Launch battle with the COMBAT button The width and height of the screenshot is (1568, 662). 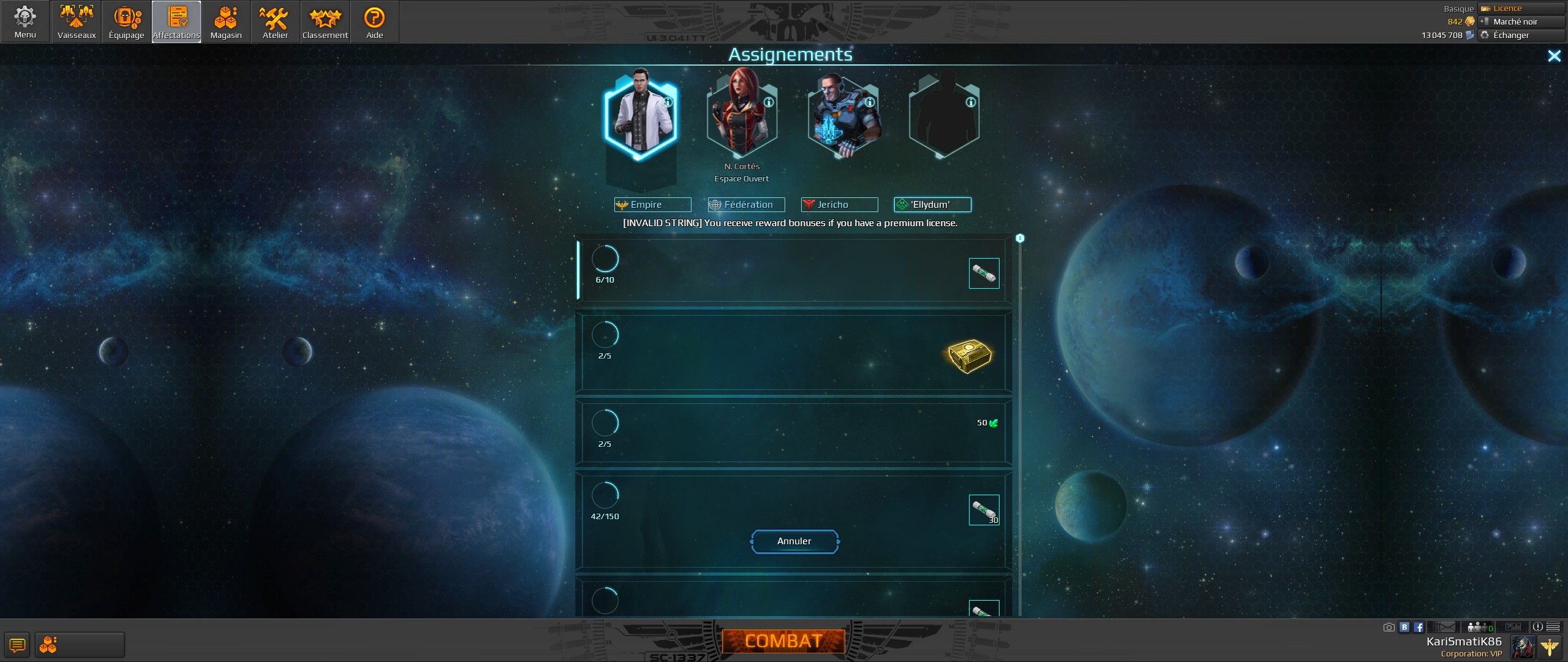click(x=783, y=641)
